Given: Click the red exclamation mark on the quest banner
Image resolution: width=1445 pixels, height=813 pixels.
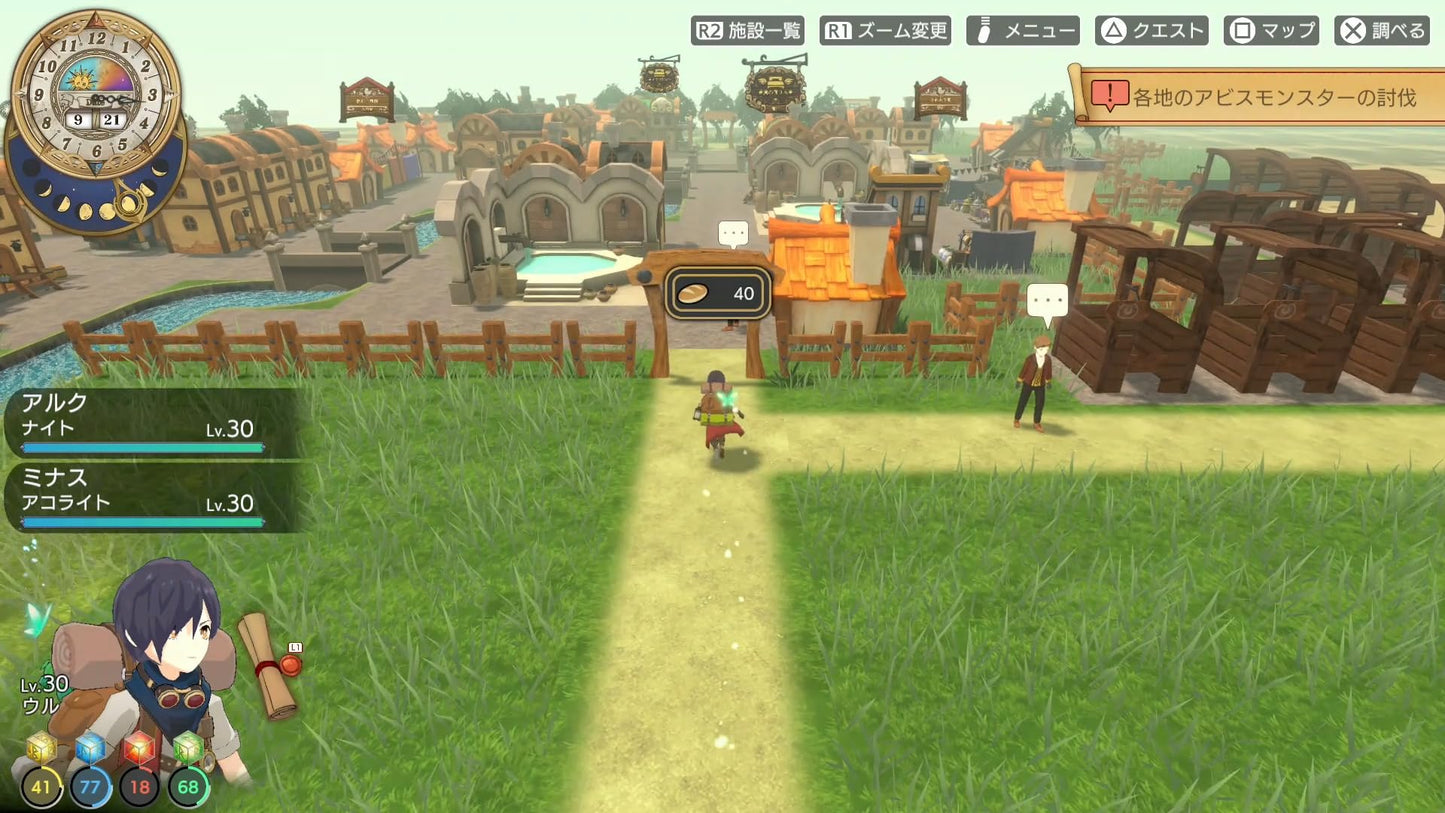Looking at the screenshot, I should (x=1109, y=90).
